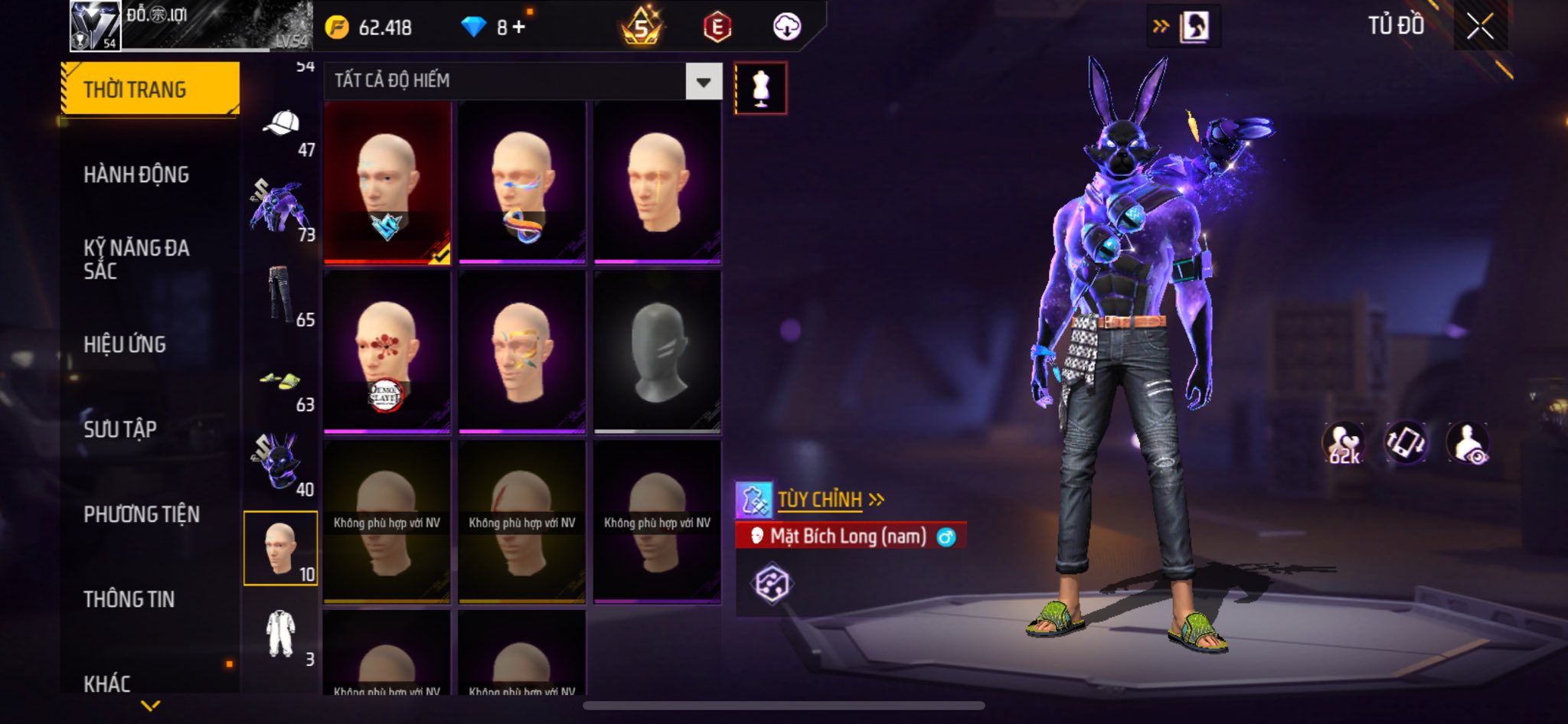1568x724 pixels.
Task: Close the wardrobe with the X button
Action: point(1479,27)
